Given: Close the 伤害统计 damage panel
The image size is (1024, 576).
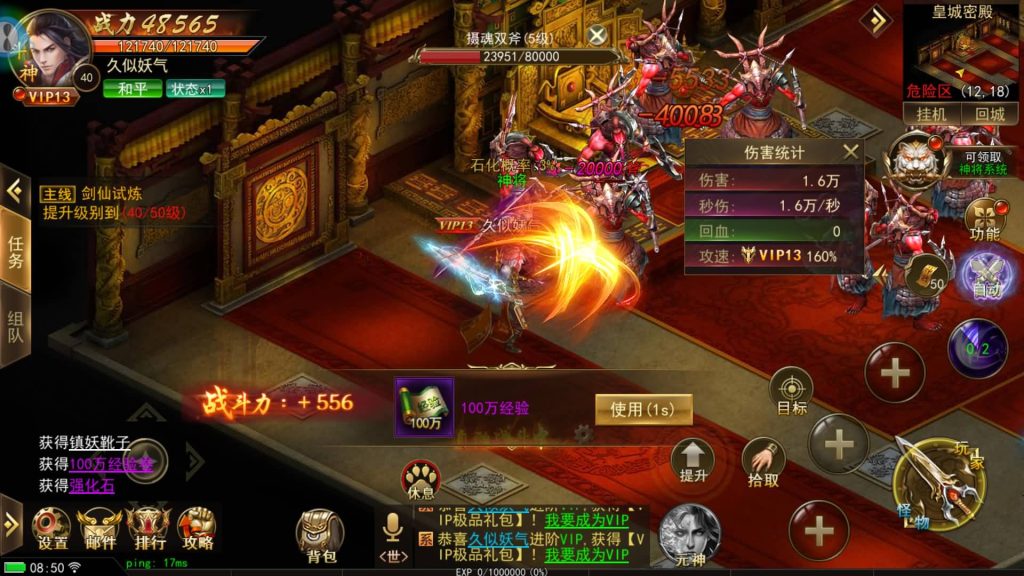Looking at the screenshot, I should pos(850,152).
